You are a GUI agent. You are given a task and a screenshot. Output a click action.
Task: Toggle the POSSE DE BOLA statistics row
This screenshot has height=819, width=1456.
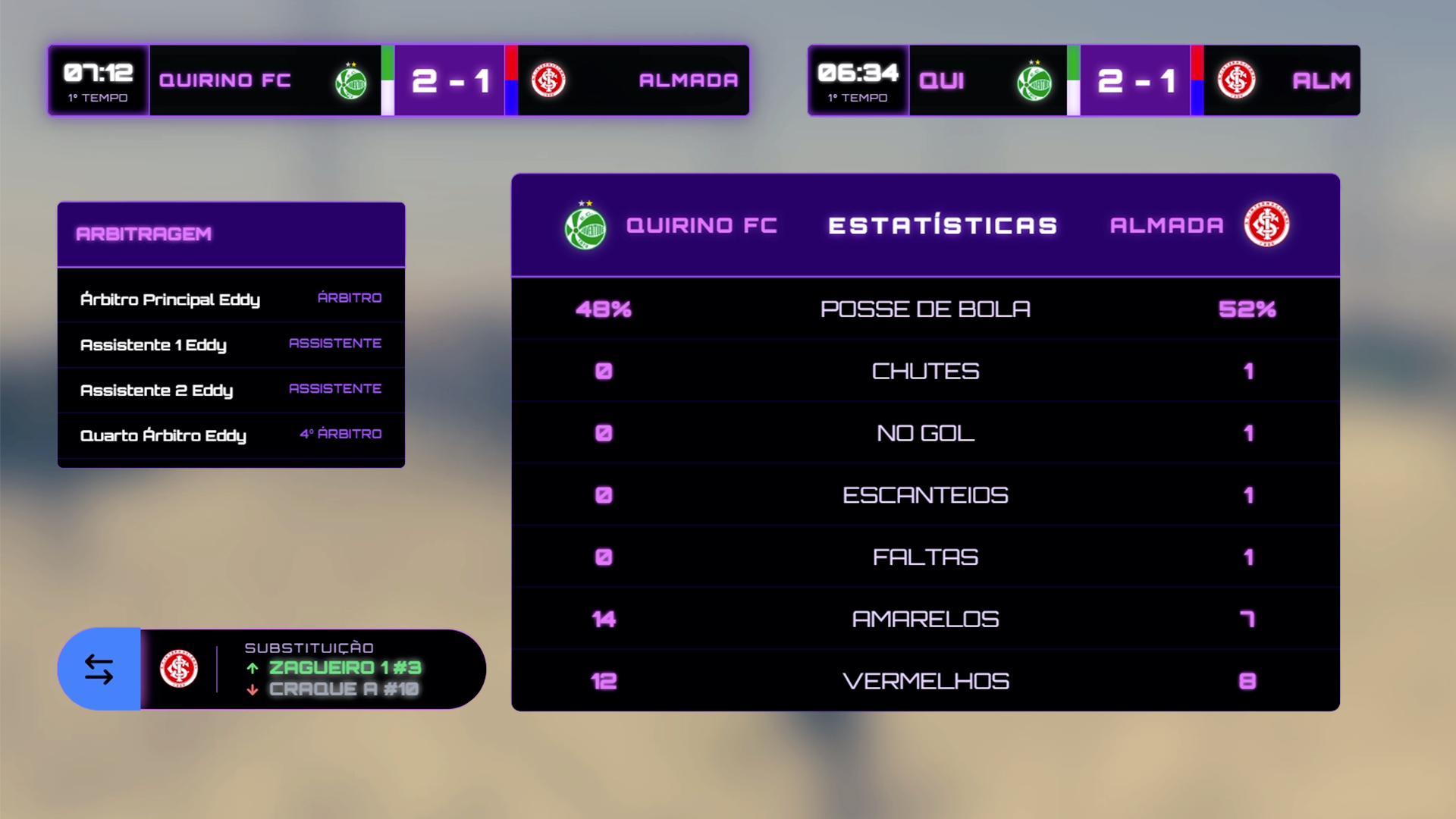pyautogui.click(x=925, y=308)
